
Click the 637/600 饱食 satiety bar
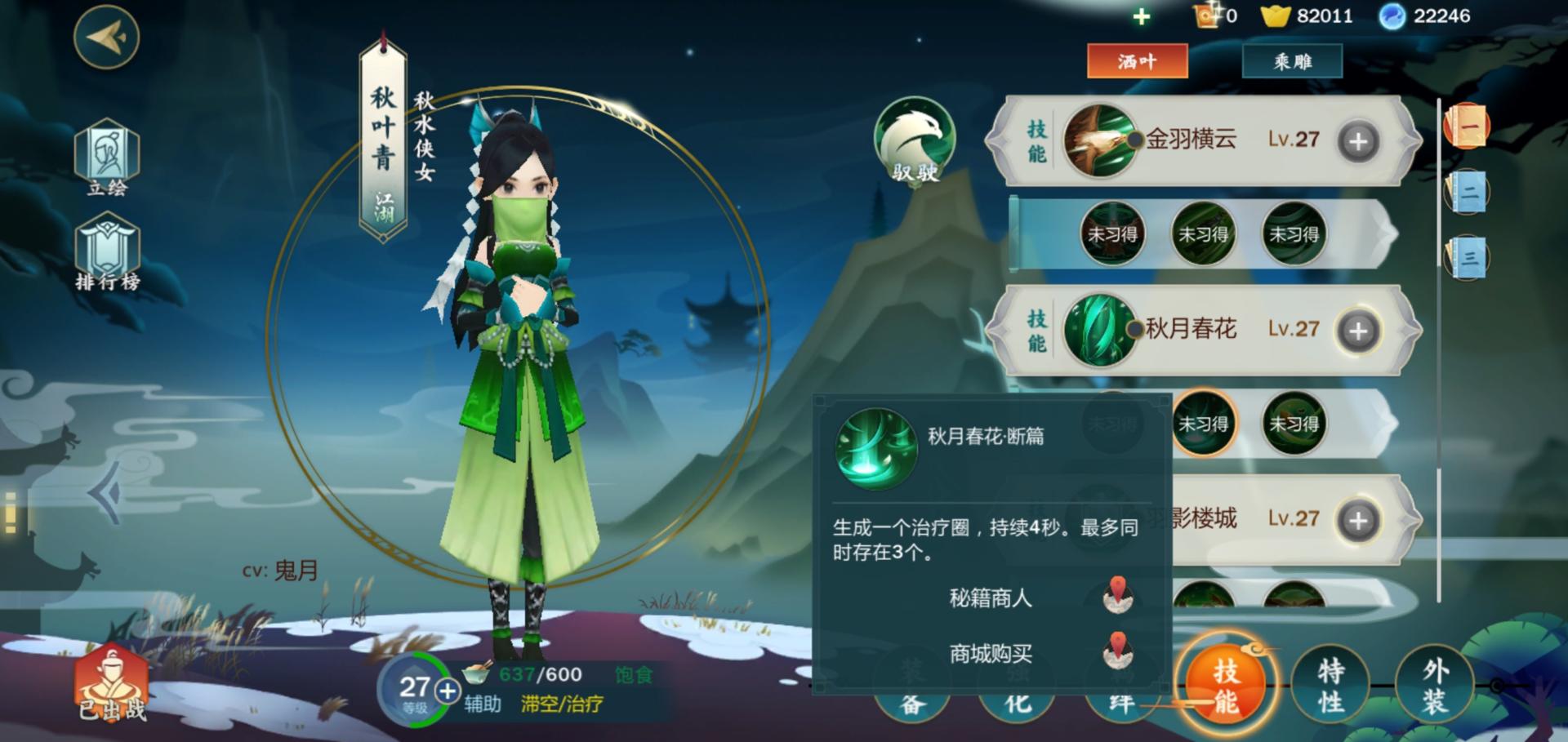pyautogui.click(x=539, y=674)
